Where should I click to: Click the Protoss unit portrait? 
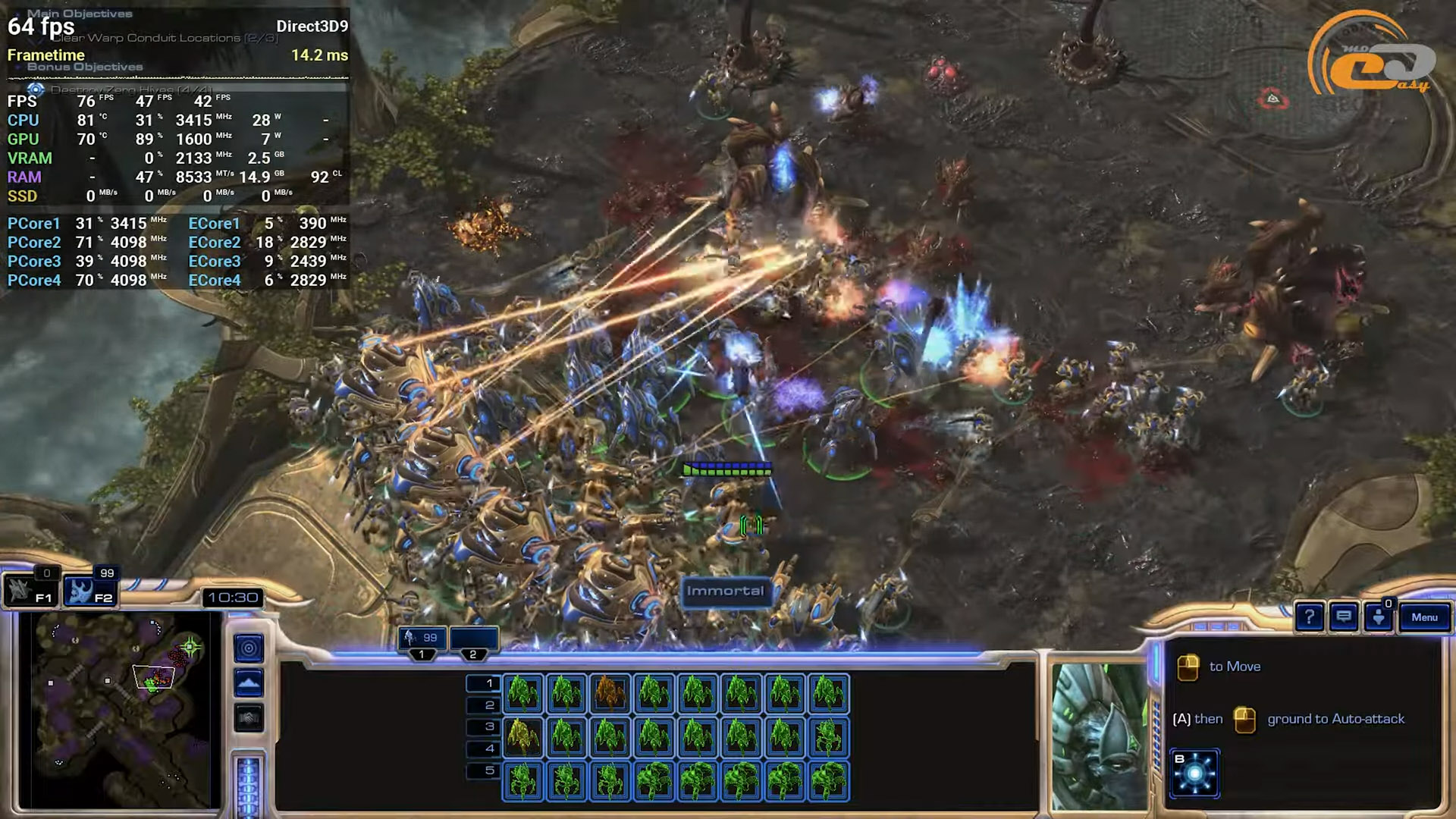point(1100,736)
